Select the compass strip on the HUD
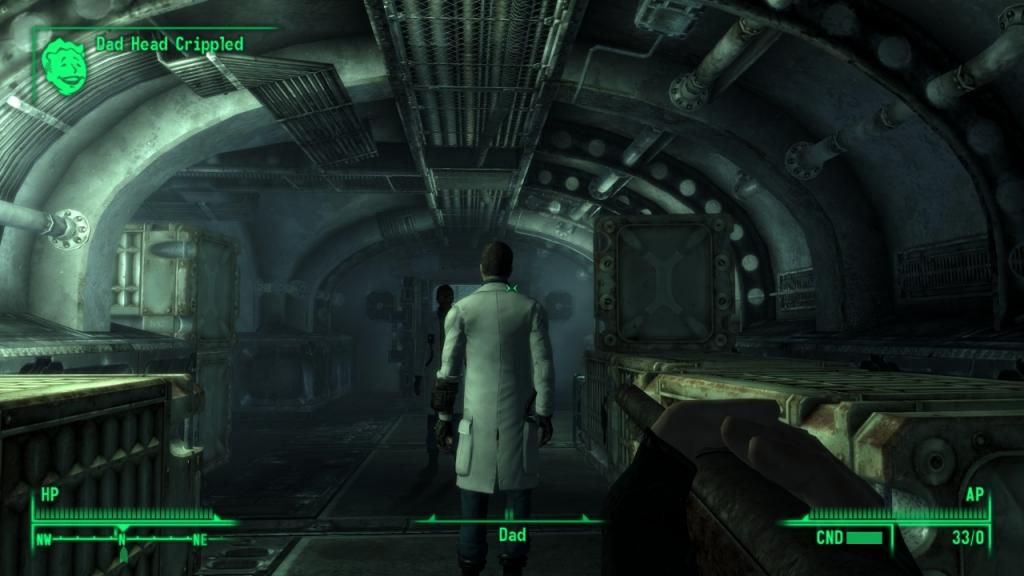The width and height of the screenshot is (1024, 576). pyautogui.click(x=123, y=537)
